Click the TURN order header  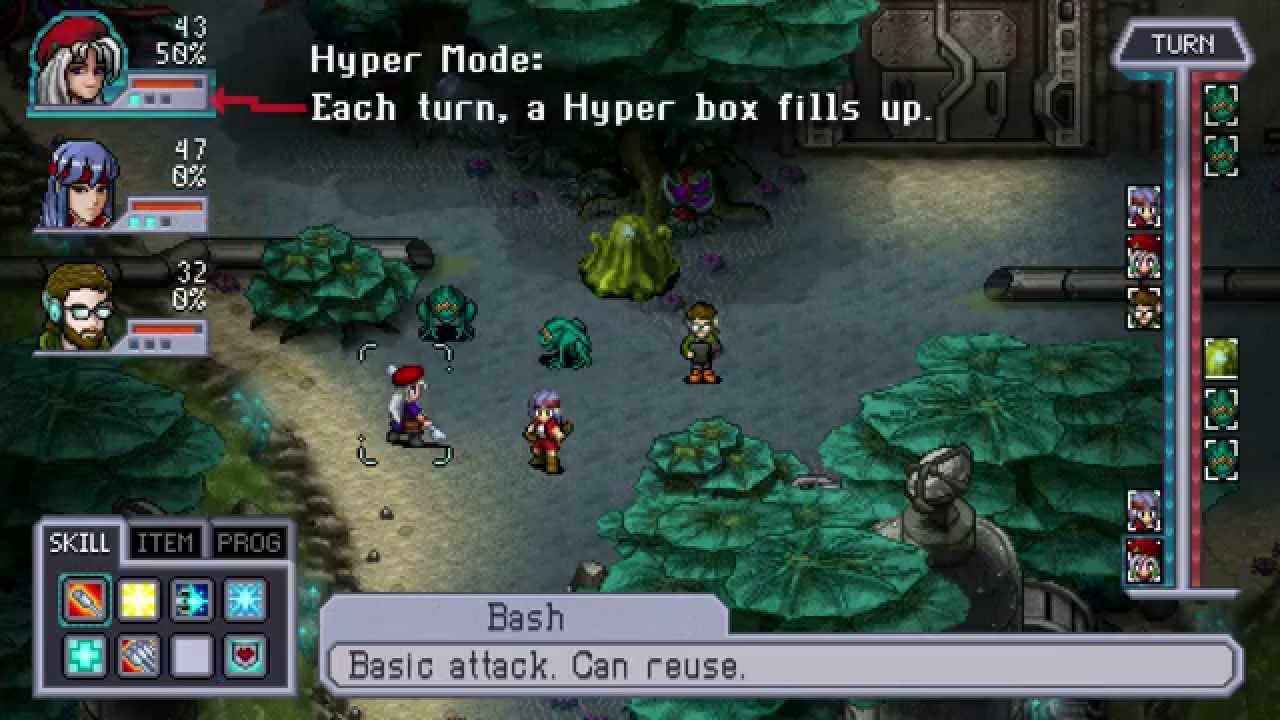(x=1183, y=45)
